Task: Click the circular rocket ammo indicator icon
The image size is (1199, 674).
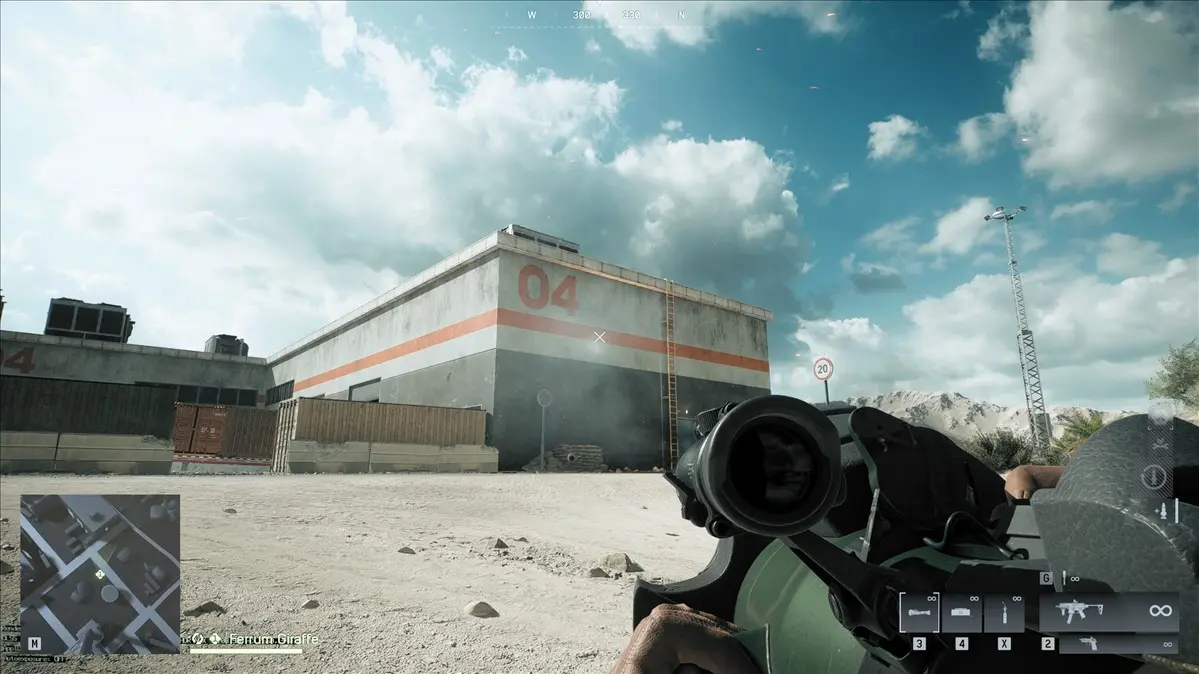Action: [1153, 476]
